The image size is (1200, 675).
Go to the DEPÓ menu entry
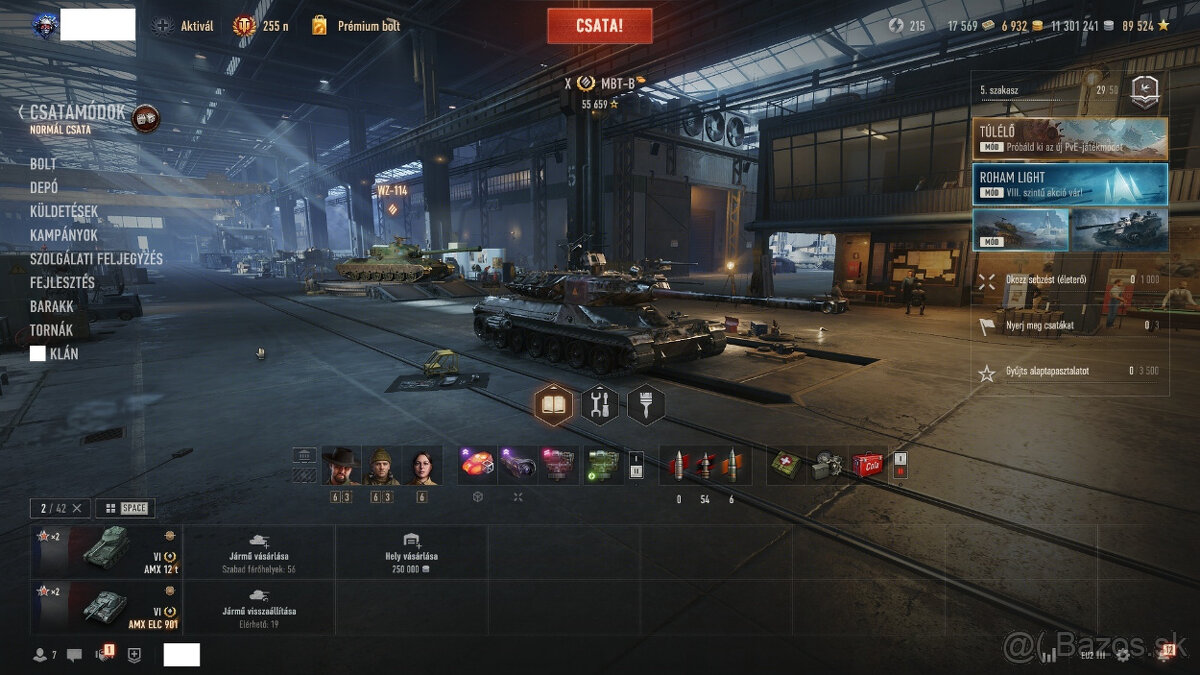43,187
